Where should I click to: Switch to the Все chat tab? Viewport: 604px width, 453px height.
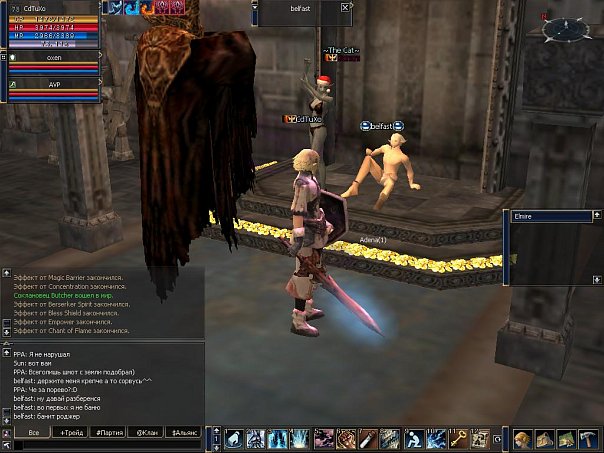click(33, 432)
